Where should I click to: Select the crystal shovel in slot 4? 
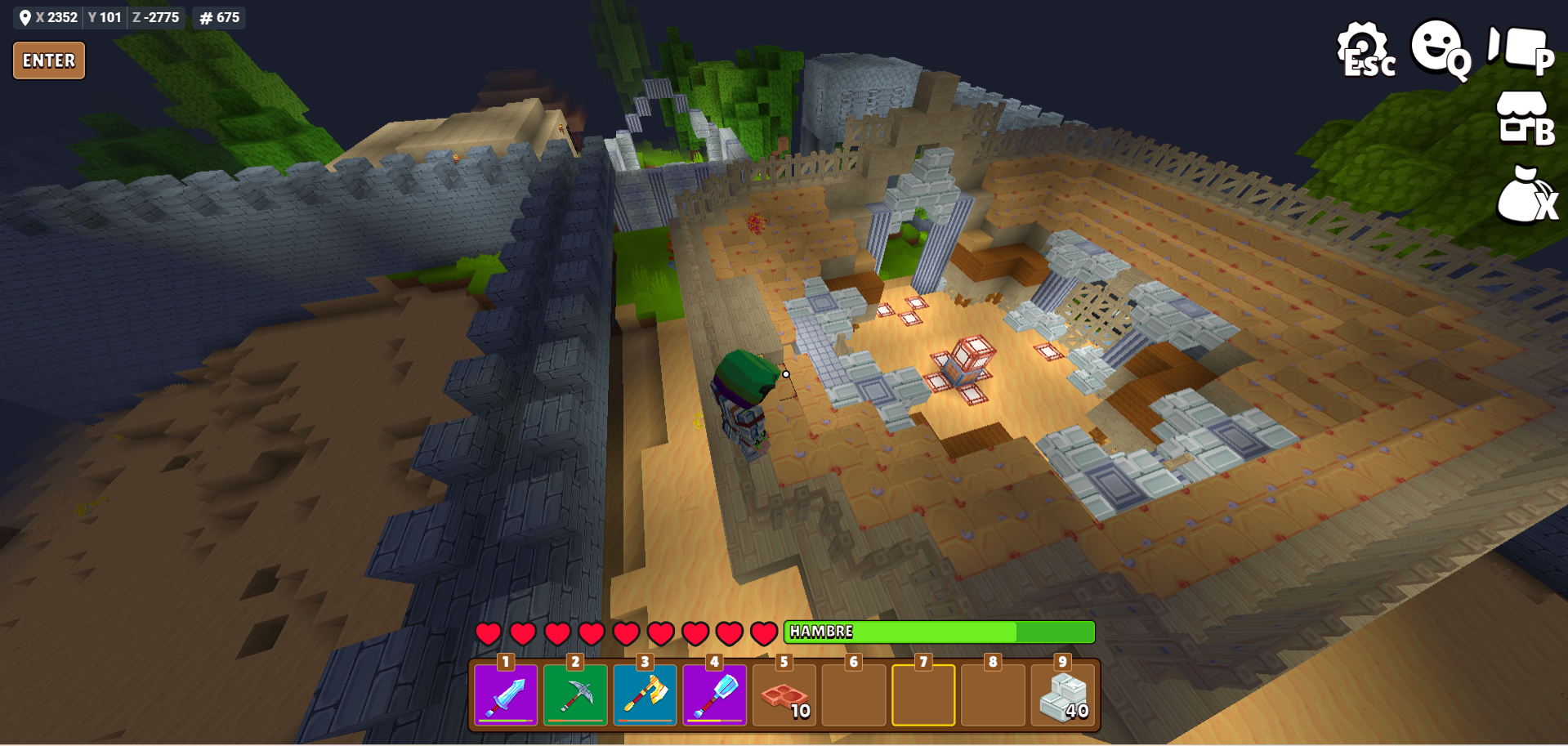(x=714, y=695)
